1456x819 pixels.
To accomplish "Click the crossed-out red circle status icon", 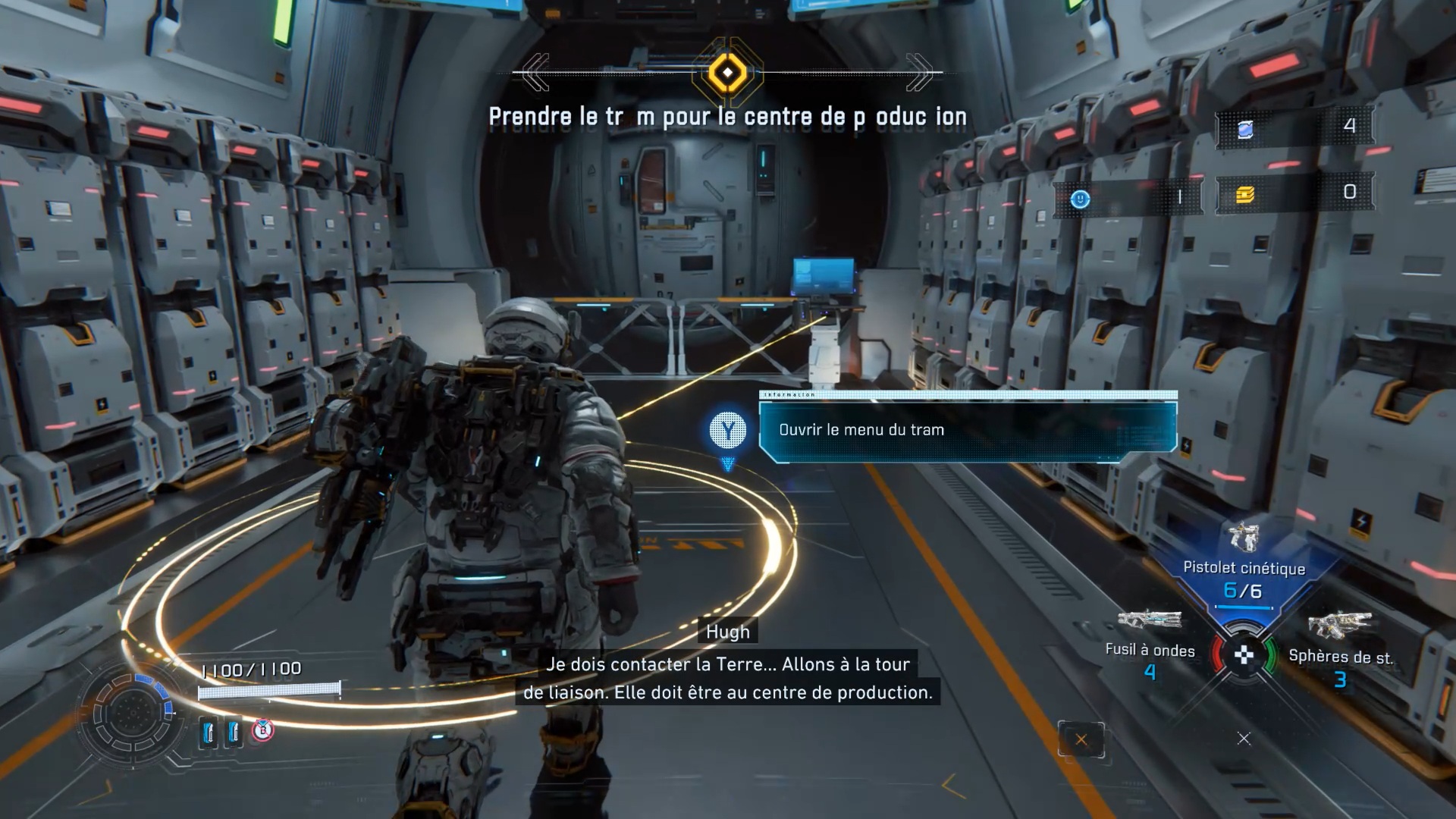I will point(262,730).
